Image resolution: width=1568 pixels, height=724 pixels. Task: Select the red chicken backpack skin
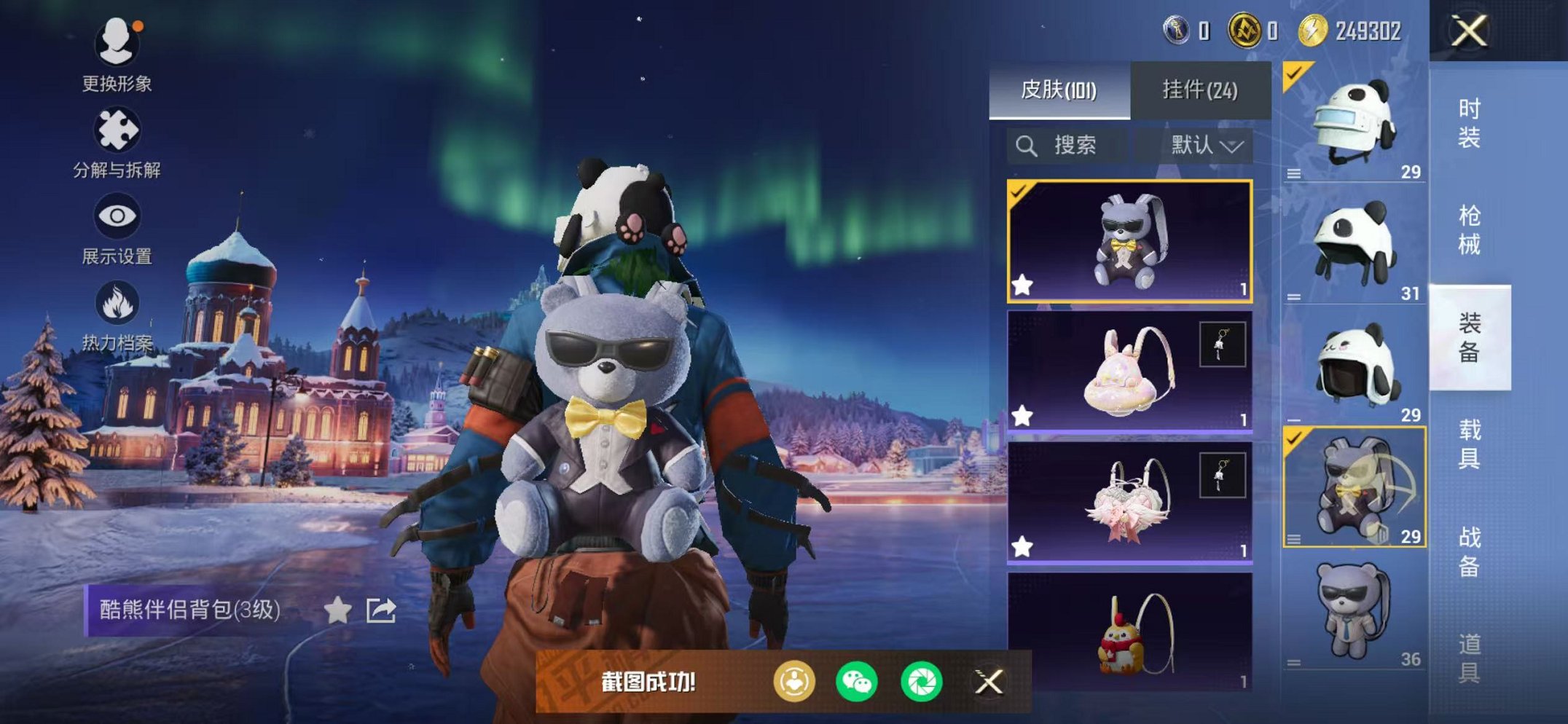1129,632
